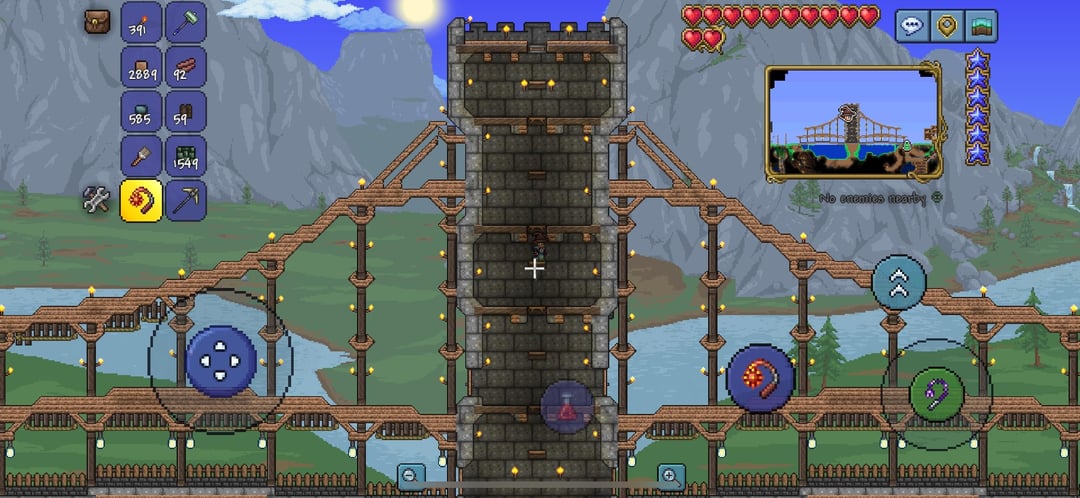1080x498 pixels.
Task: Equip the pickaxe from the hotbar
Action: 185,200
